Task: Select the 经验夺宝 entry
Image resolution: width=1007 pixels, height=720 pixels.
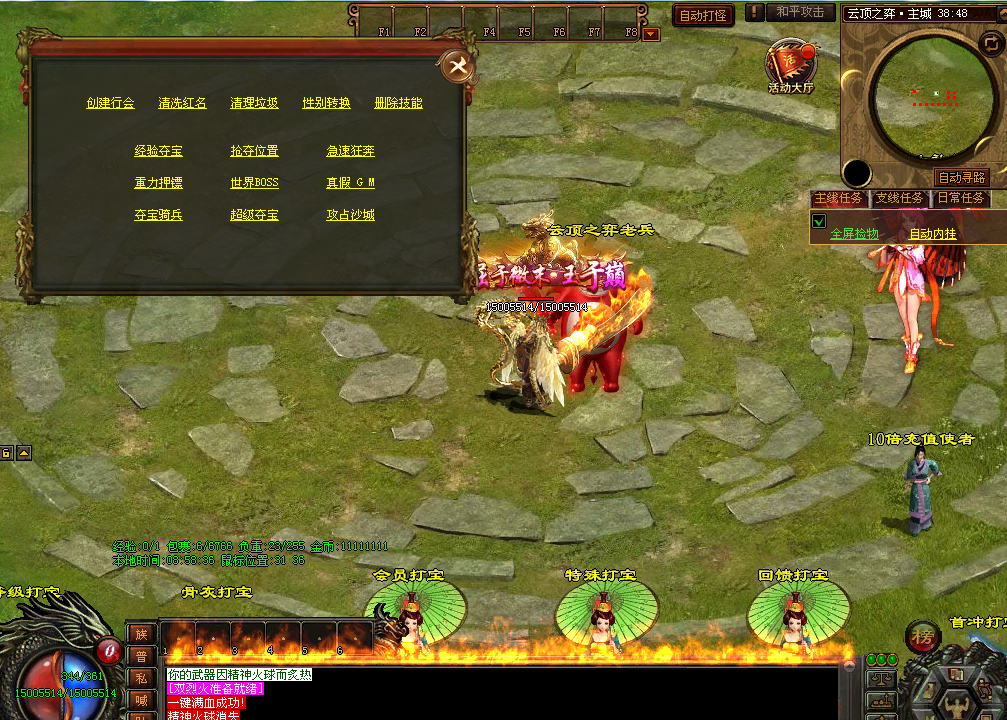Action: click(x=158, y=151)
